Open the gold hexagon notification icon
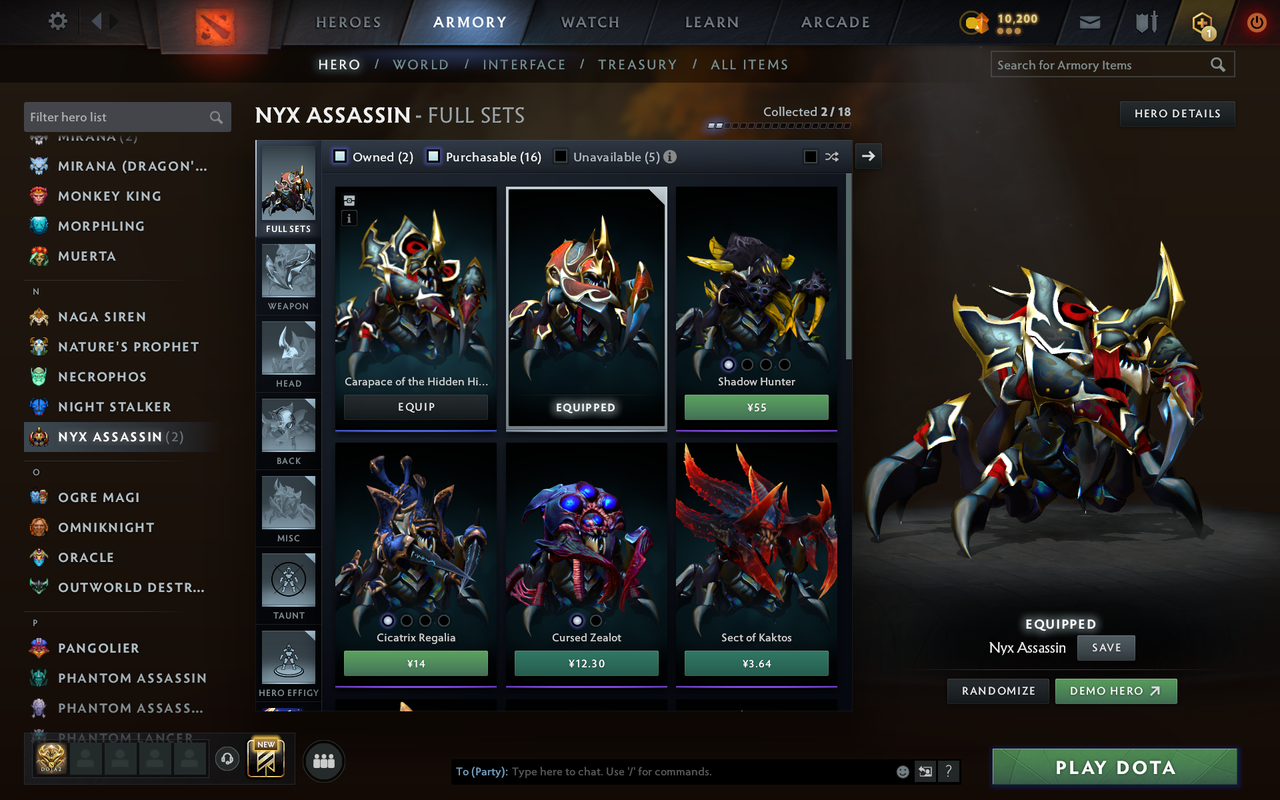The image size is (1280, 800). (1201, 20)
